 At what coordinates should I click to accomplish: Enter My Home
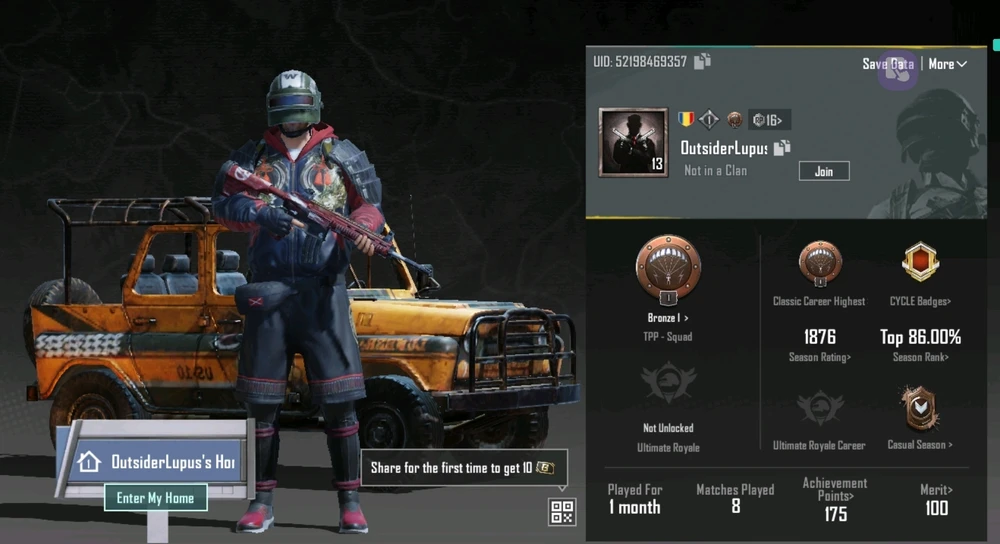pos(155,498)
